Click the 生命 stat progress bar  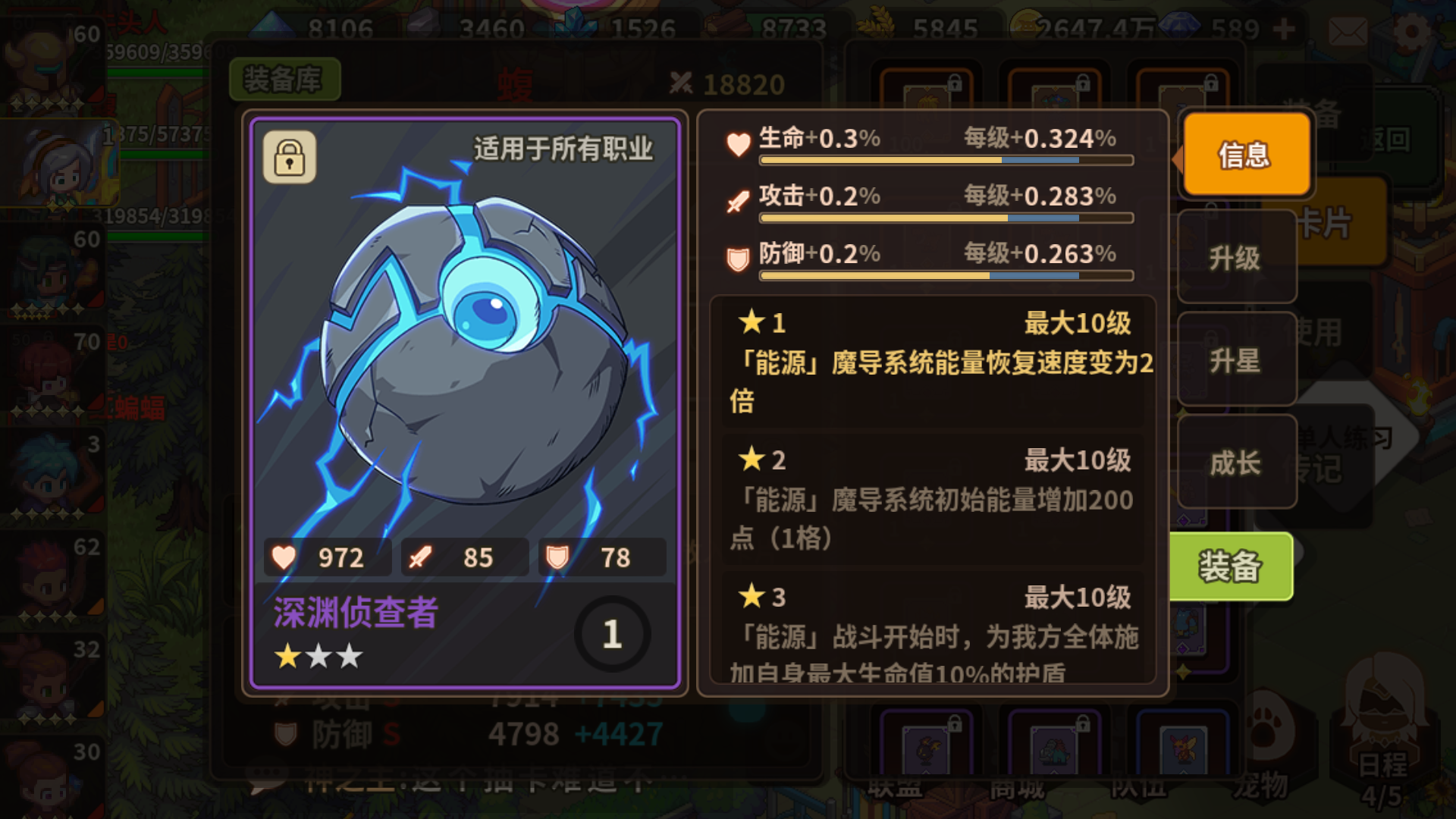[944, 160]
